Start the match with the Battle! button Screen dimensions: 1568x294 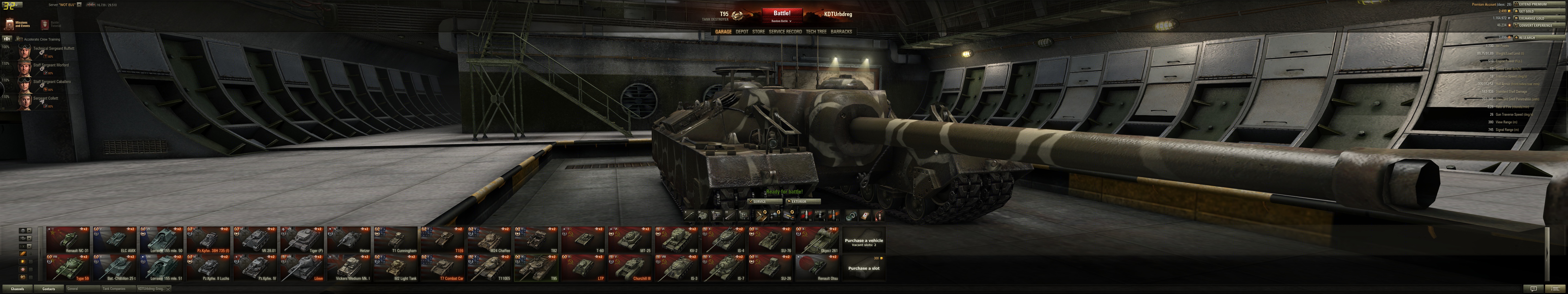[782, 13]
